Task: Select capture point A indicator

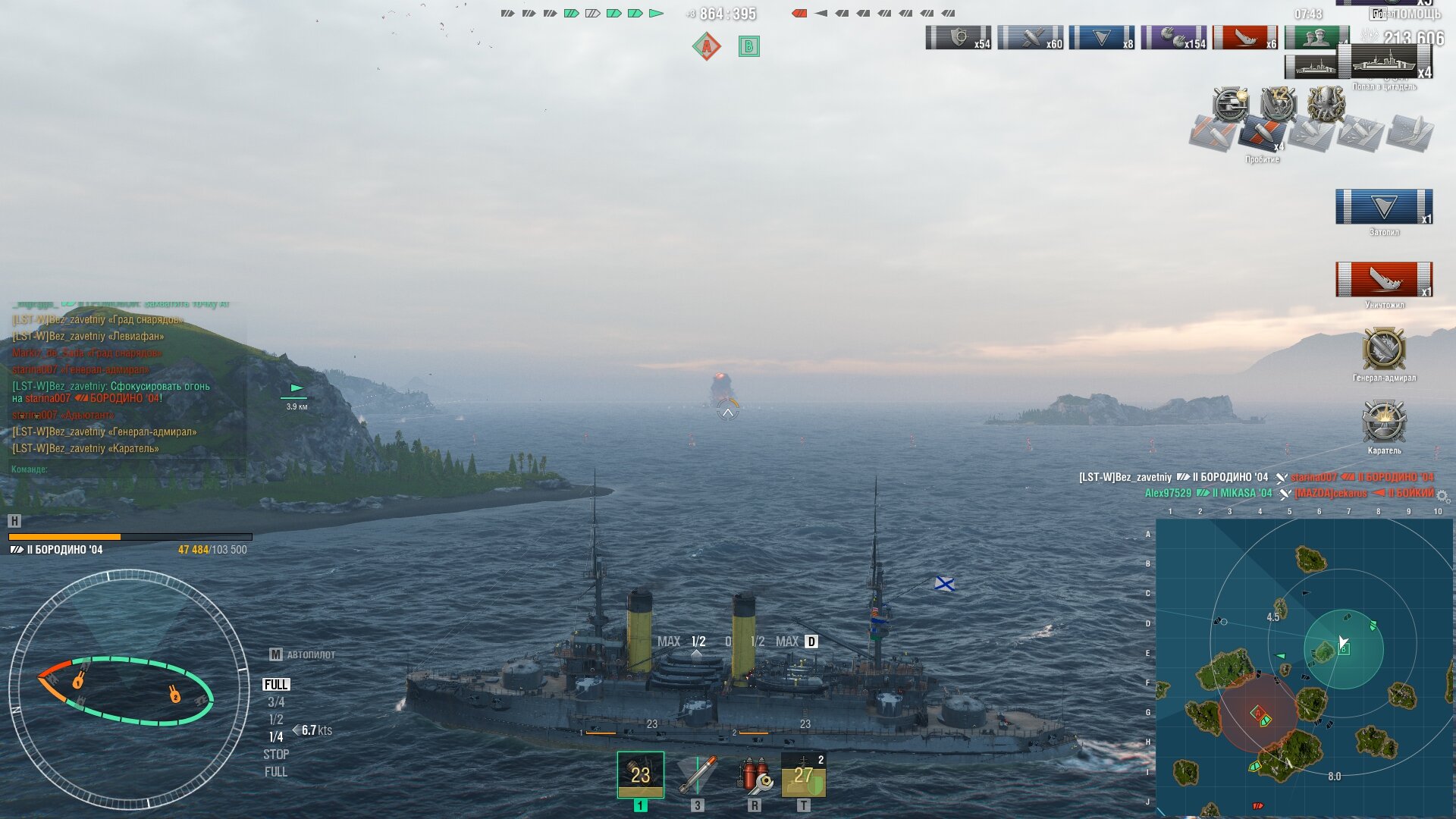Action: click(707, 47)
